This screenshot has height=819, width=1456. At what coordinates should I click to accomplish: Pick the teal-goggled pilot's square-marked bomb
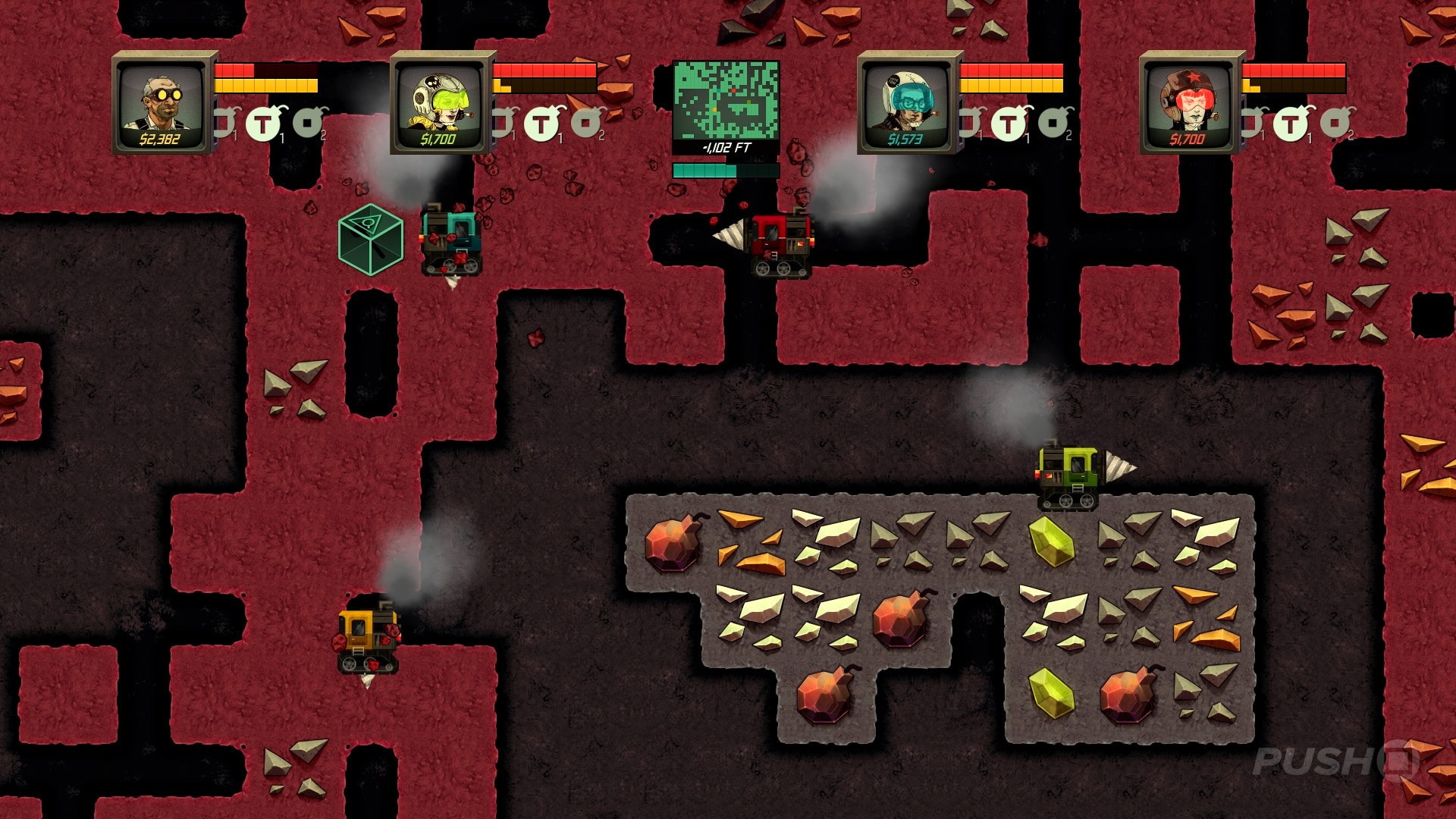(x=1054, y=122)
